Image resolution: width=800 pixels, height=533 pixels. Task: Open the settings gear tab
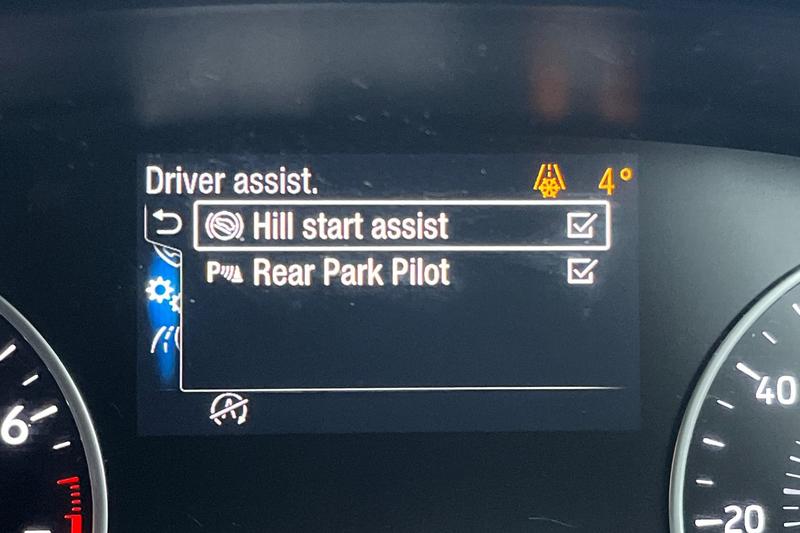point(159,293)
